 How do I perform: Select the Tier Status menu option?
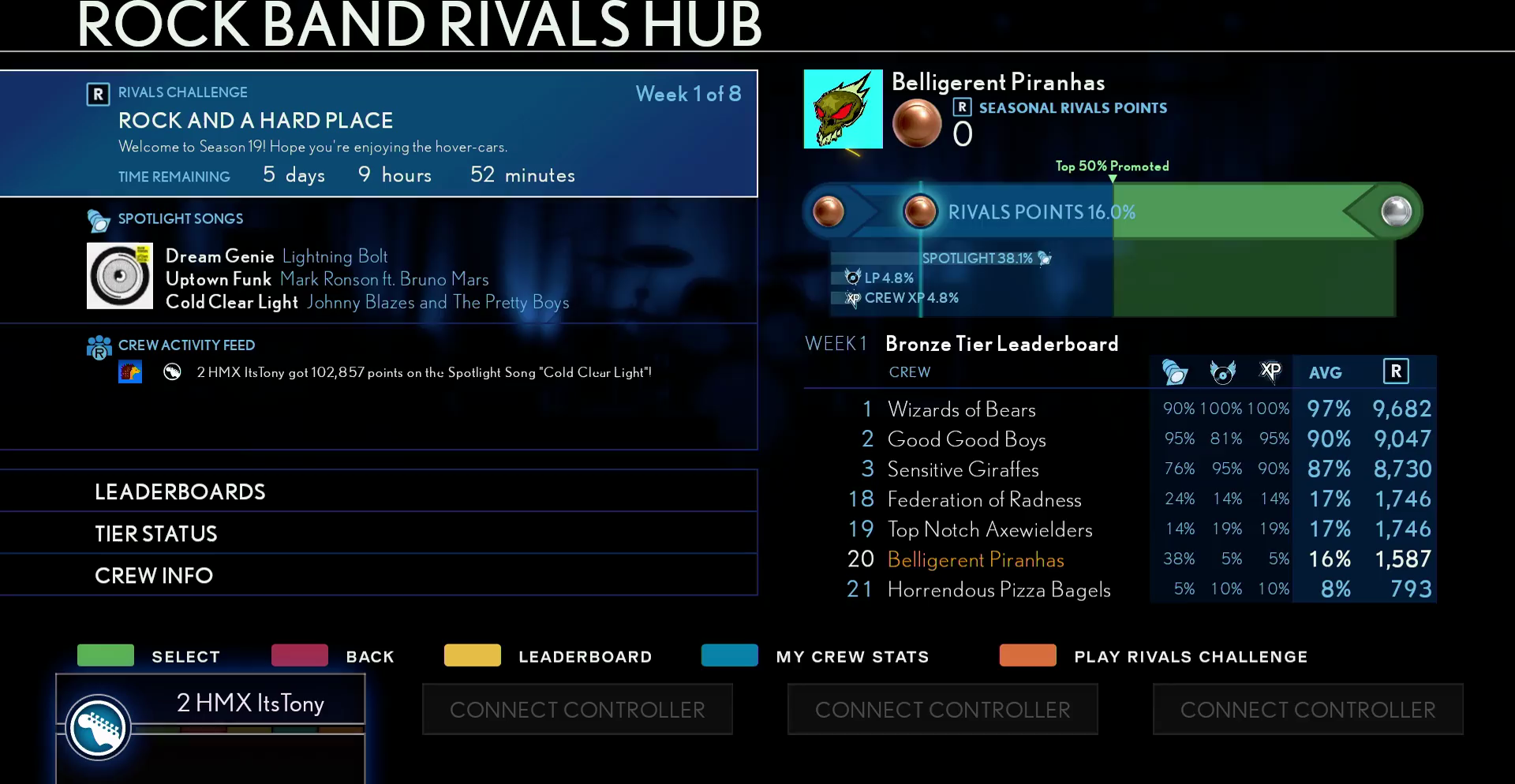pos(379,533)
